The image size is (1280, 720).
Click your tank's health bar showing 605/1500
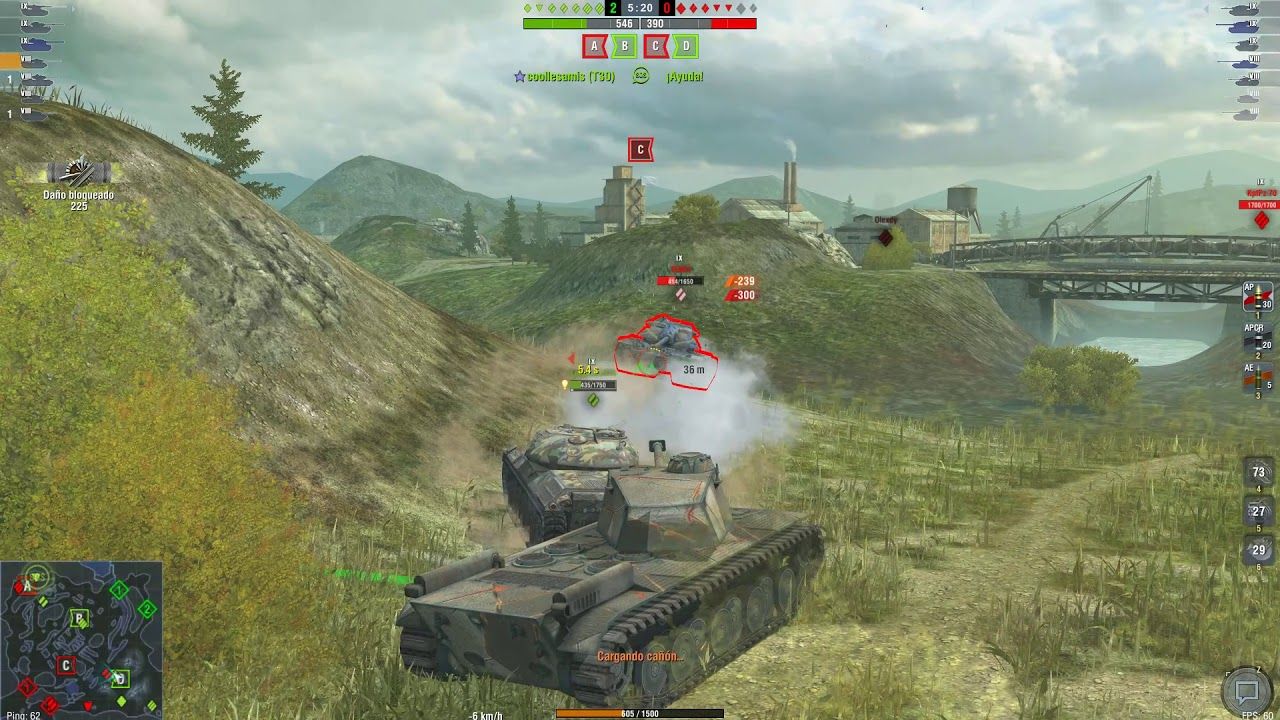(x=638, y=714)
